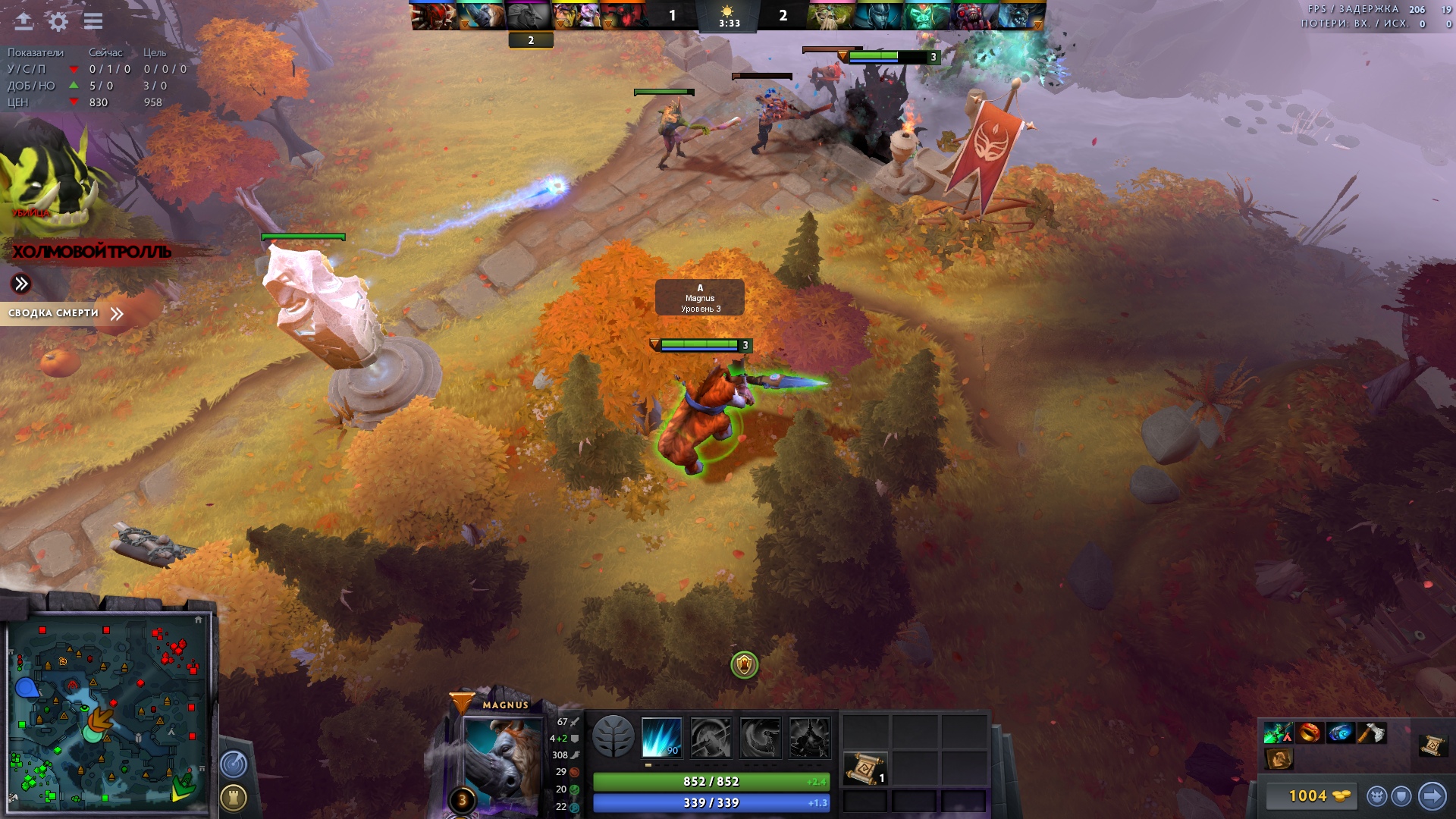1456x819 pixels.
Task: Buy the red ring quick-buy item
Action: click(1310, 733)
